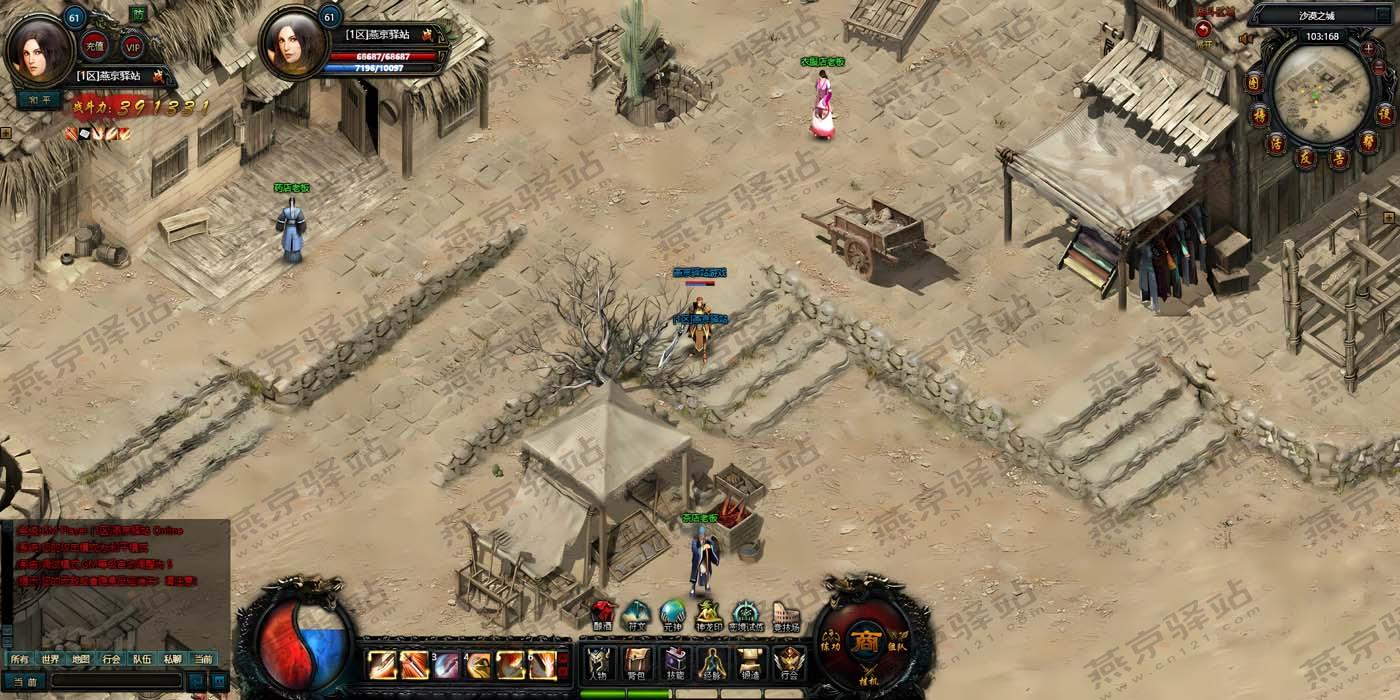The image size is (1400, 700).
Task: Open the VIP menu
Action: click(133, 45)
